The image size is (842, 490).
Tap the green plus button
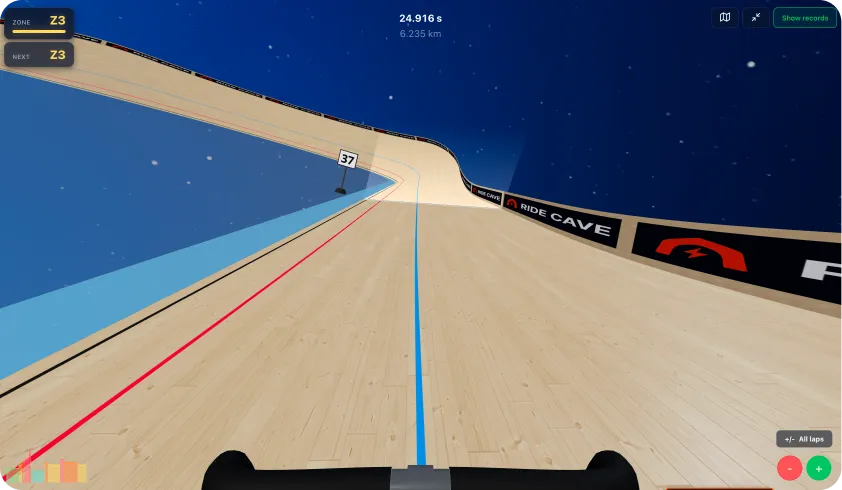click(x=819, y=467)
